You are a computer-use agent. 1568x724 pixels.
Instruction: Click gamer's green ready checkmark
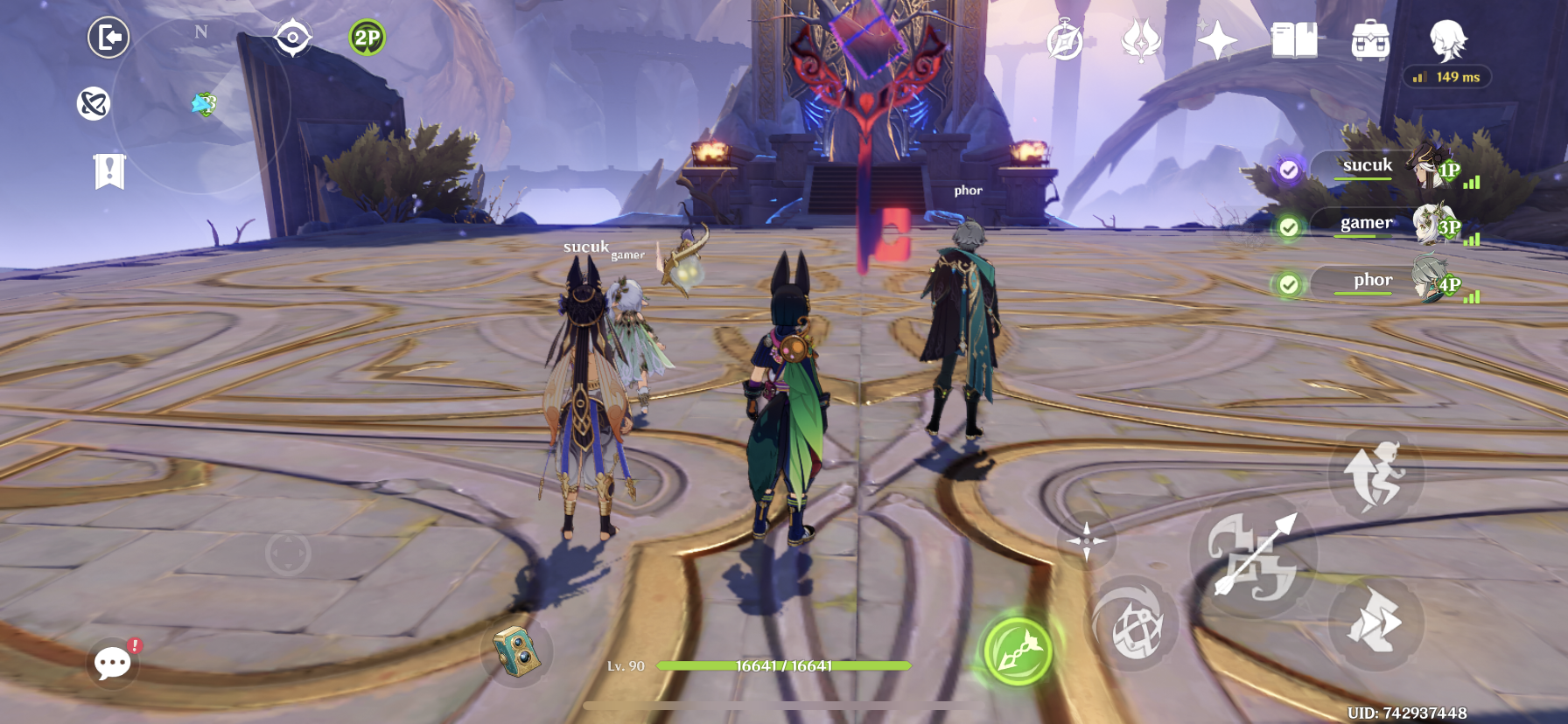point(1289,226)
